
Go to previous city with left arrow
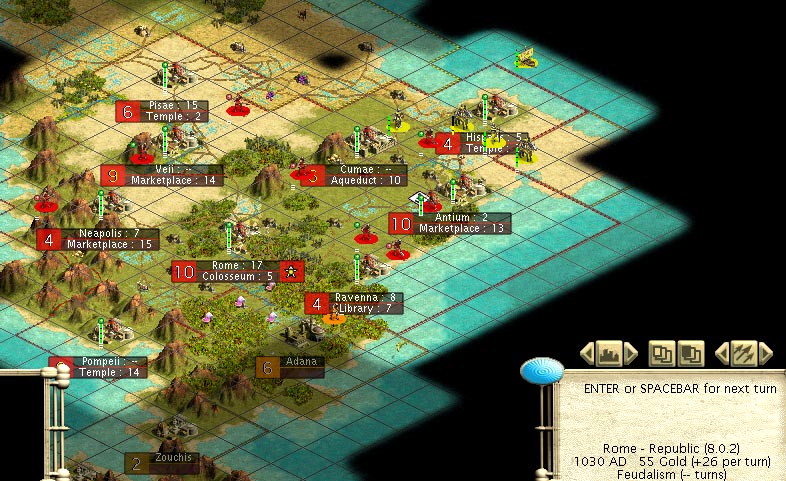(587, 353)
